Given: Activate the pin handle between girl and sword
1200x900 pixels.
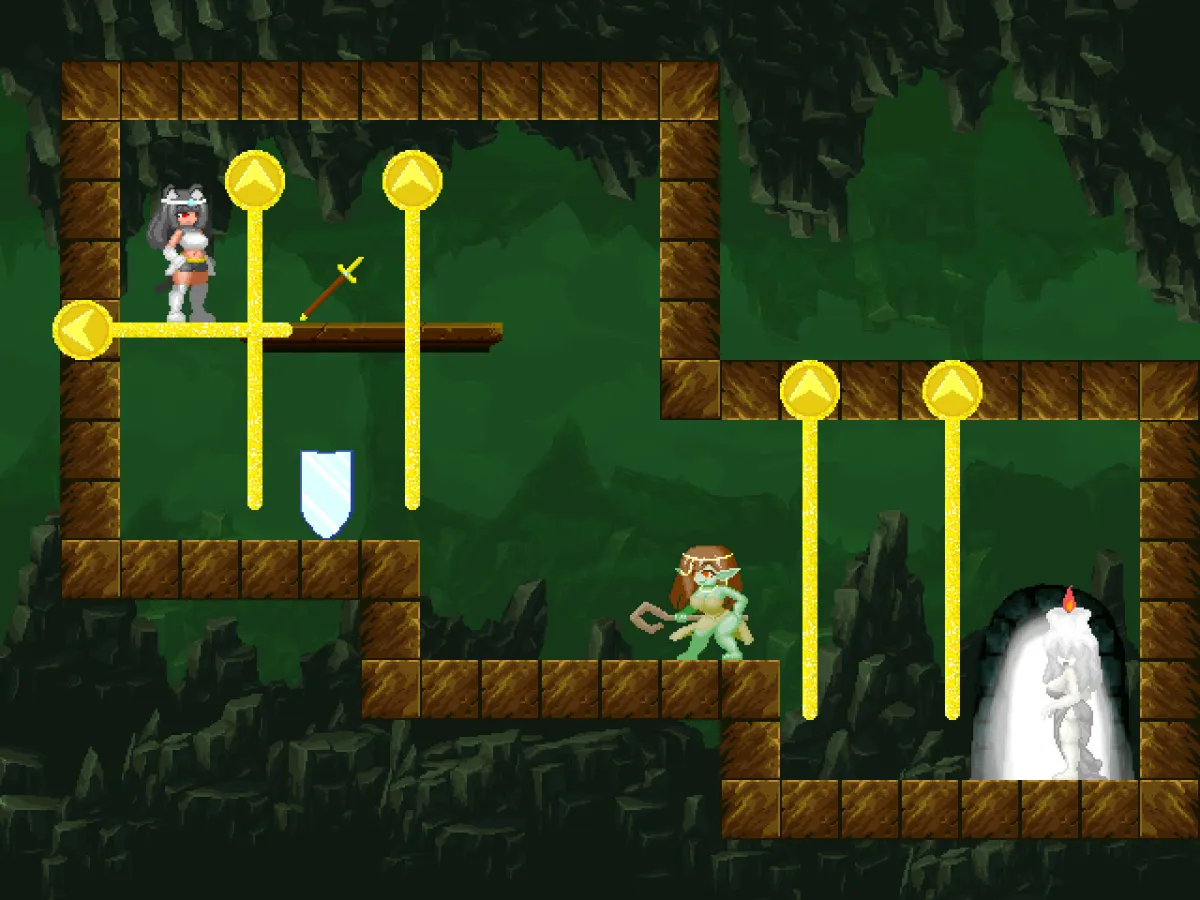Looking at the screenshot, I should pos(255,180).
